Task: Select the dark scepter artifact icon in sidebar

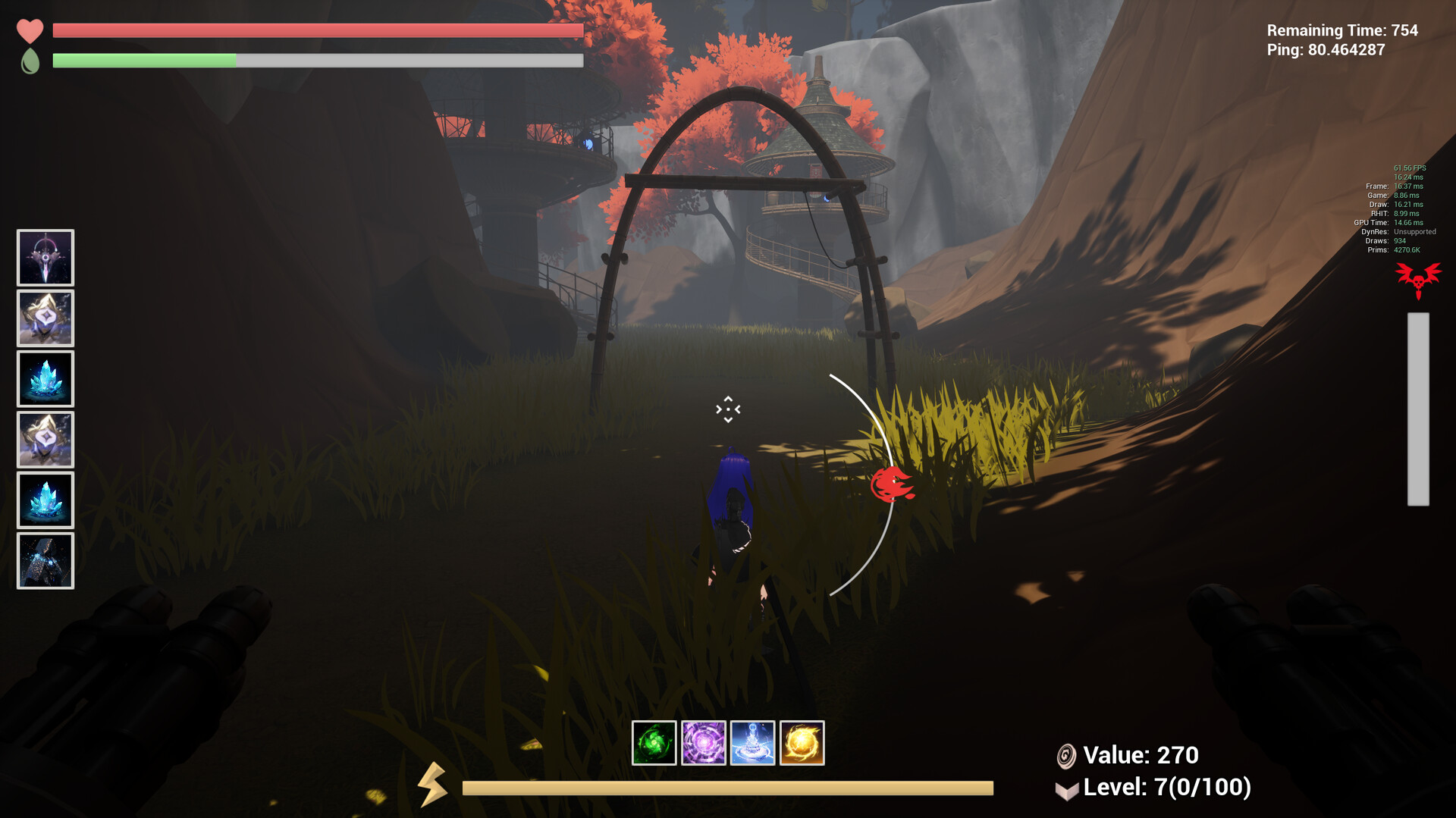Action: tap(45, 258)
